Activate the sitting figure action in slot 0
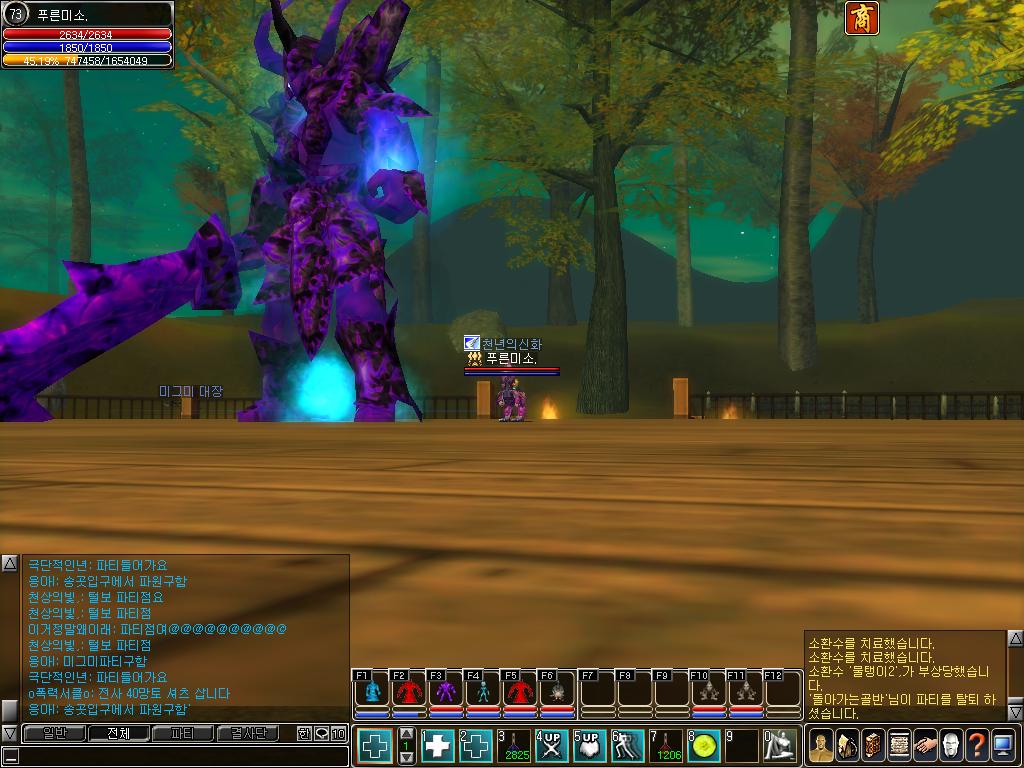The height and width of the screenshot is (768, 1024). (780, 746)
